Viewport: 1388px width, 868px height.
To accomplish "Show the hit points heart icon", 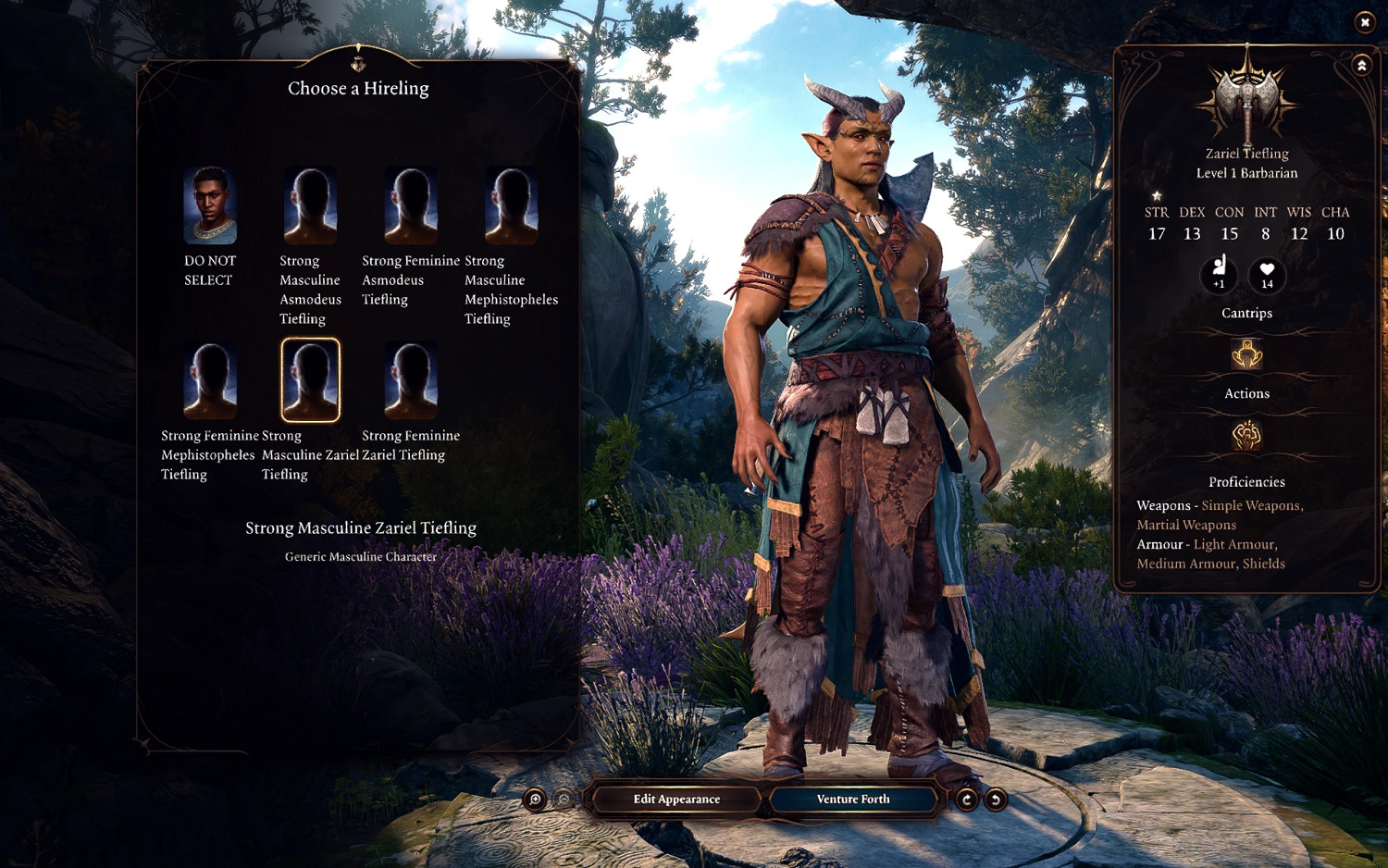I will 1267,274.
